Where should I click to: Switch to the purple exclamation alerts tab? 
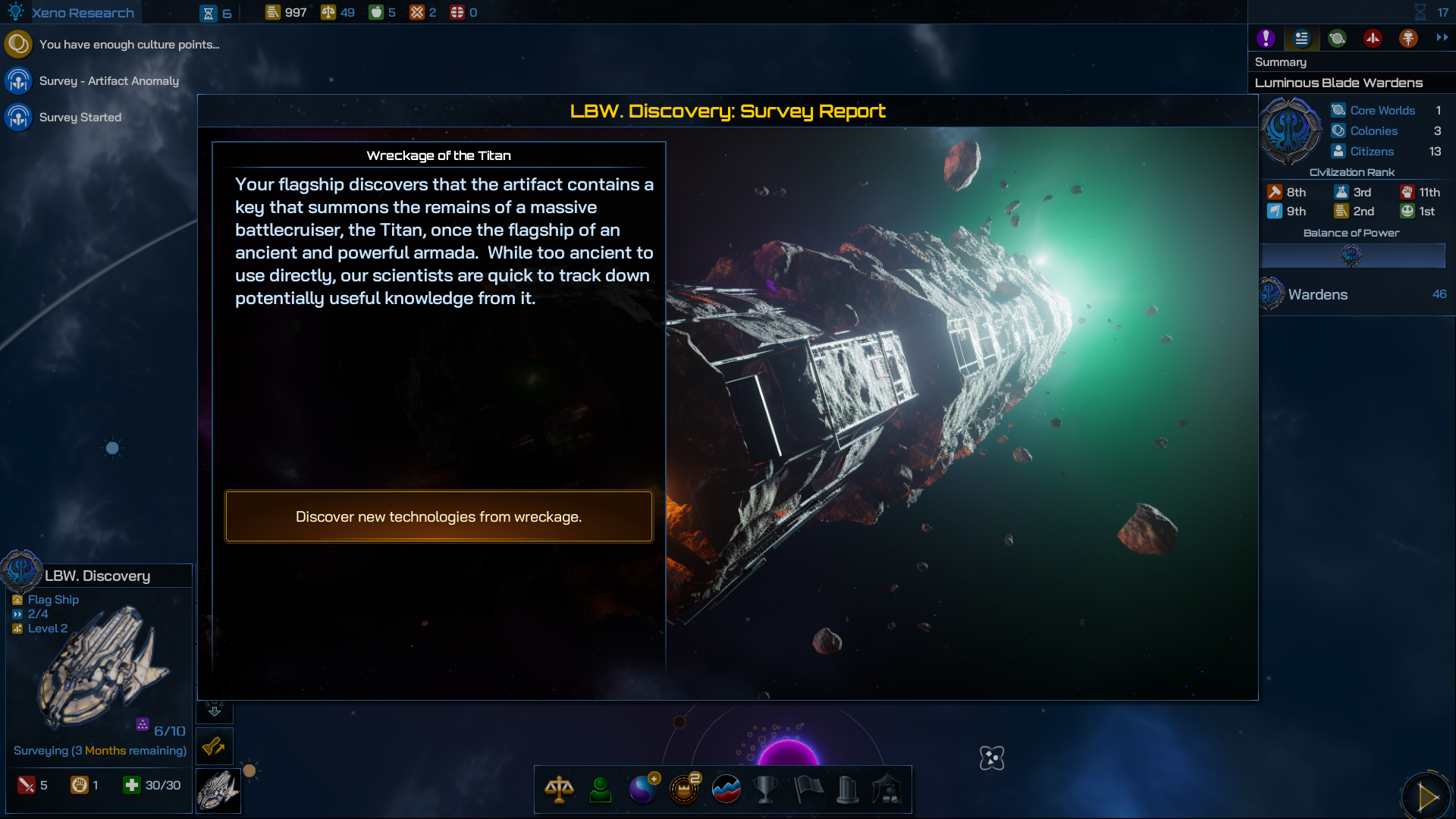click(x=1266, y=39)
